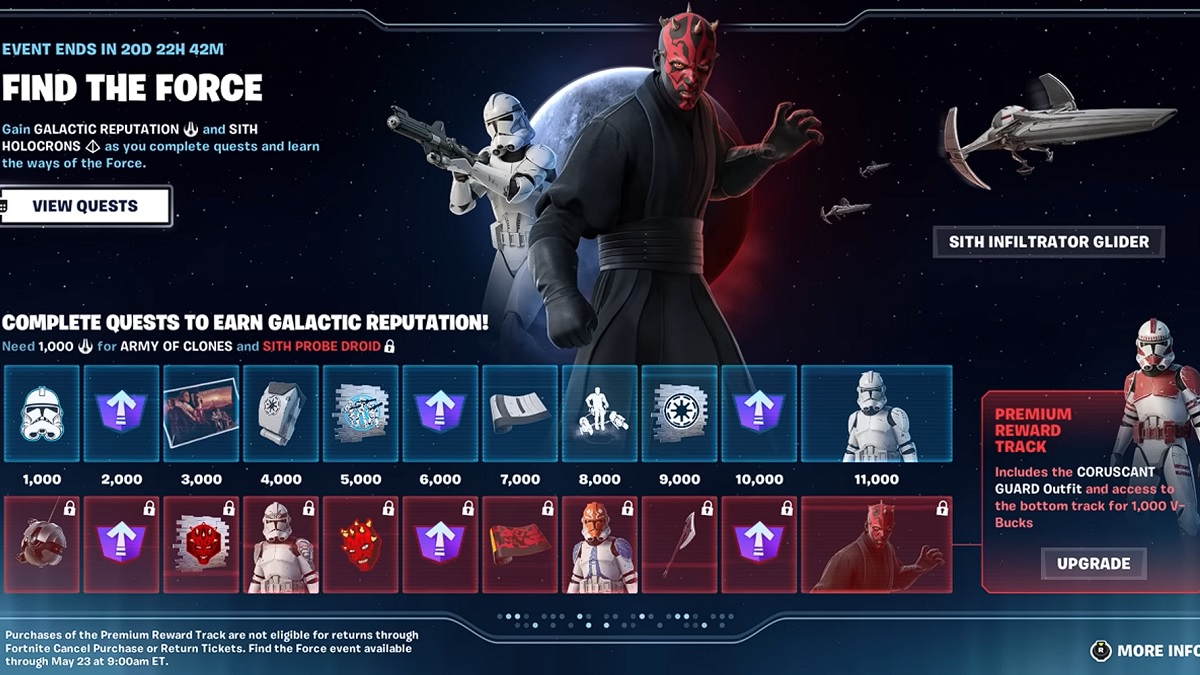Pick the locked red wrap reward
Image resolution: width=1200 pixels, height=675 pixels.
pyautogui.click(x=520, y=544)
